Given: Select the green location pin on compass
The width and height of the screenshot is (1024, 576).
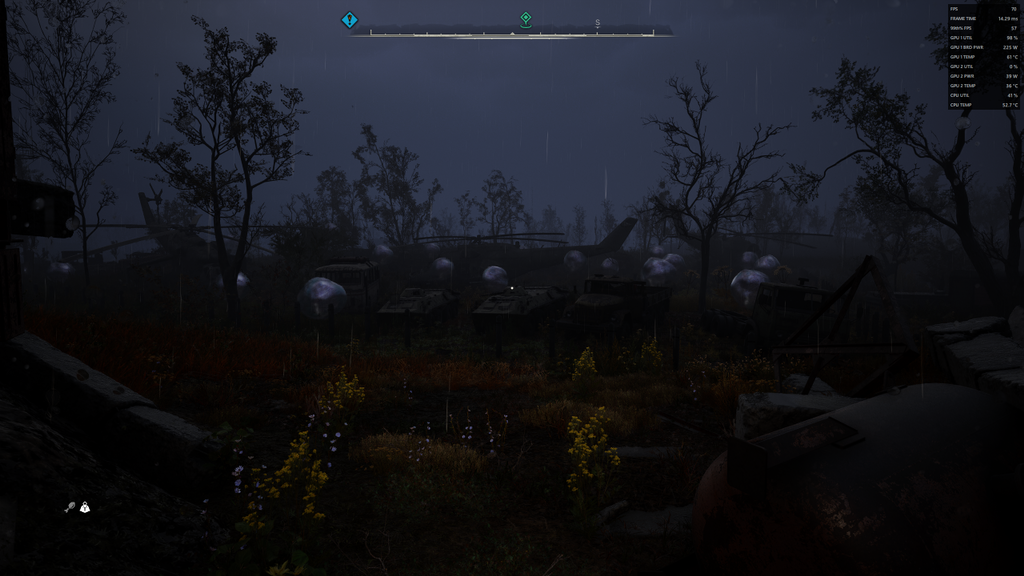Looking at the screenshot, I should 526,18.
